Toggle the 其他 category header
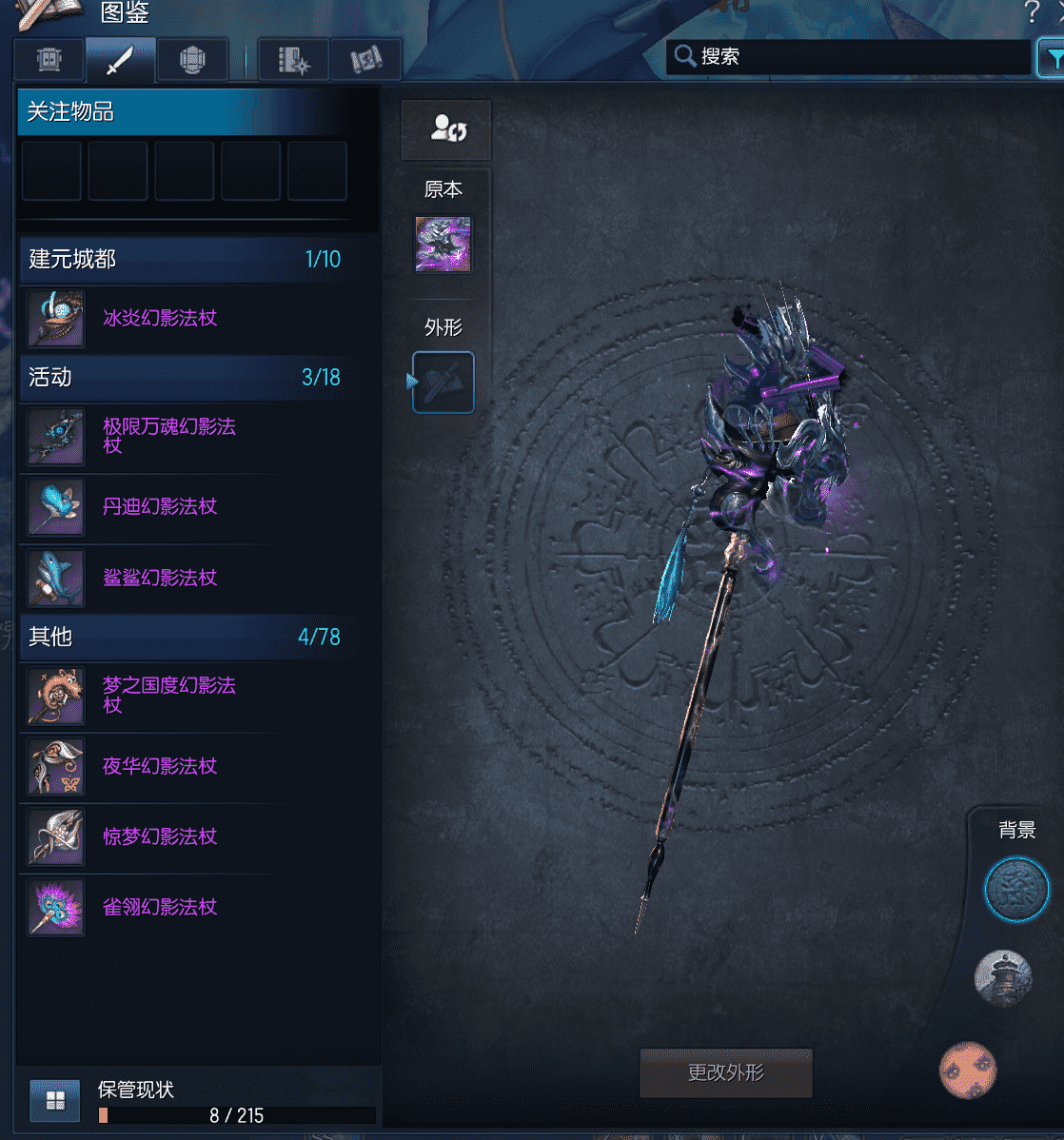 (x=183, y=637)
